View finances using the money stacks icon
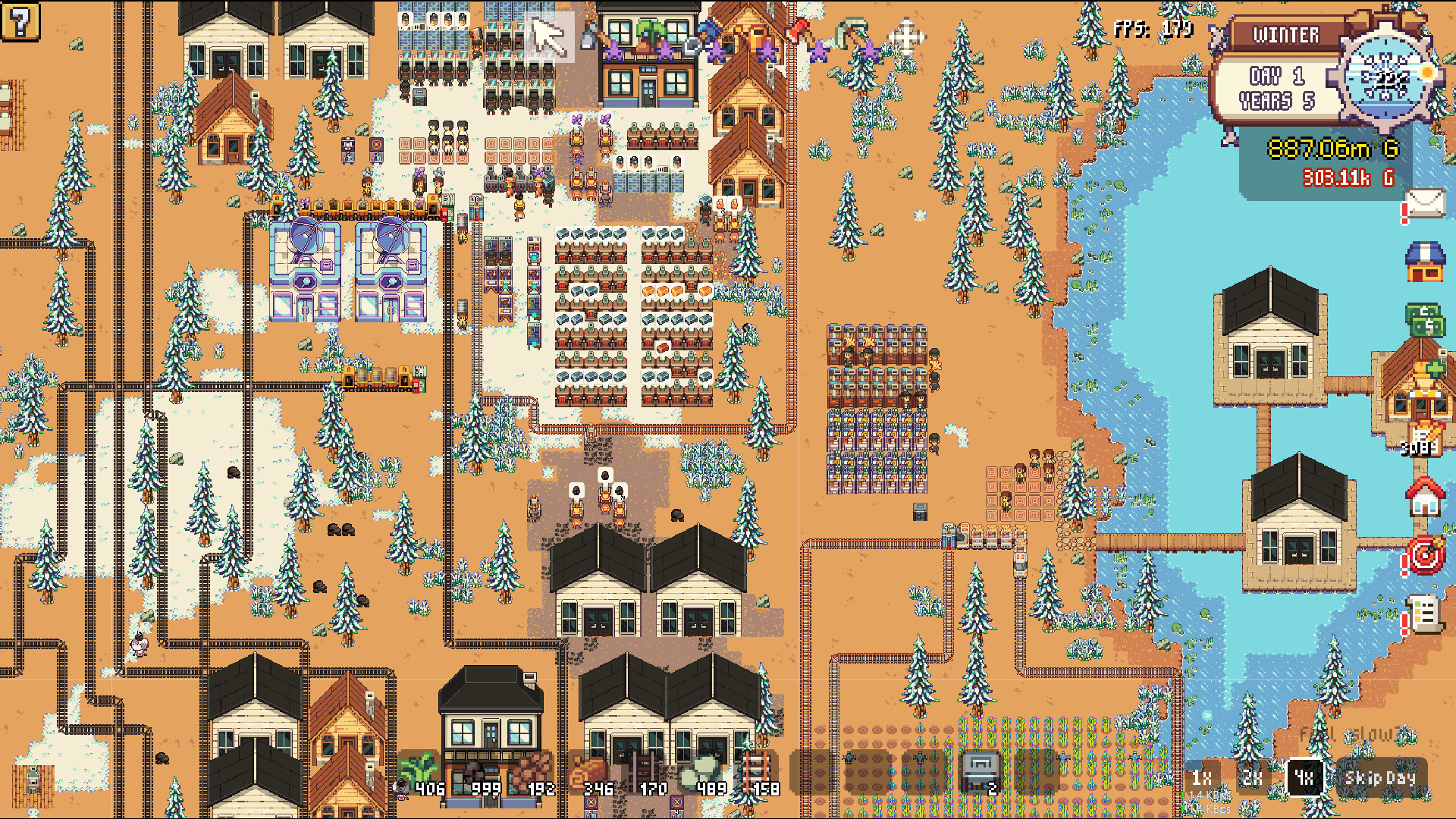Screen dimensions: 1456x819 tap(1424, 318)
